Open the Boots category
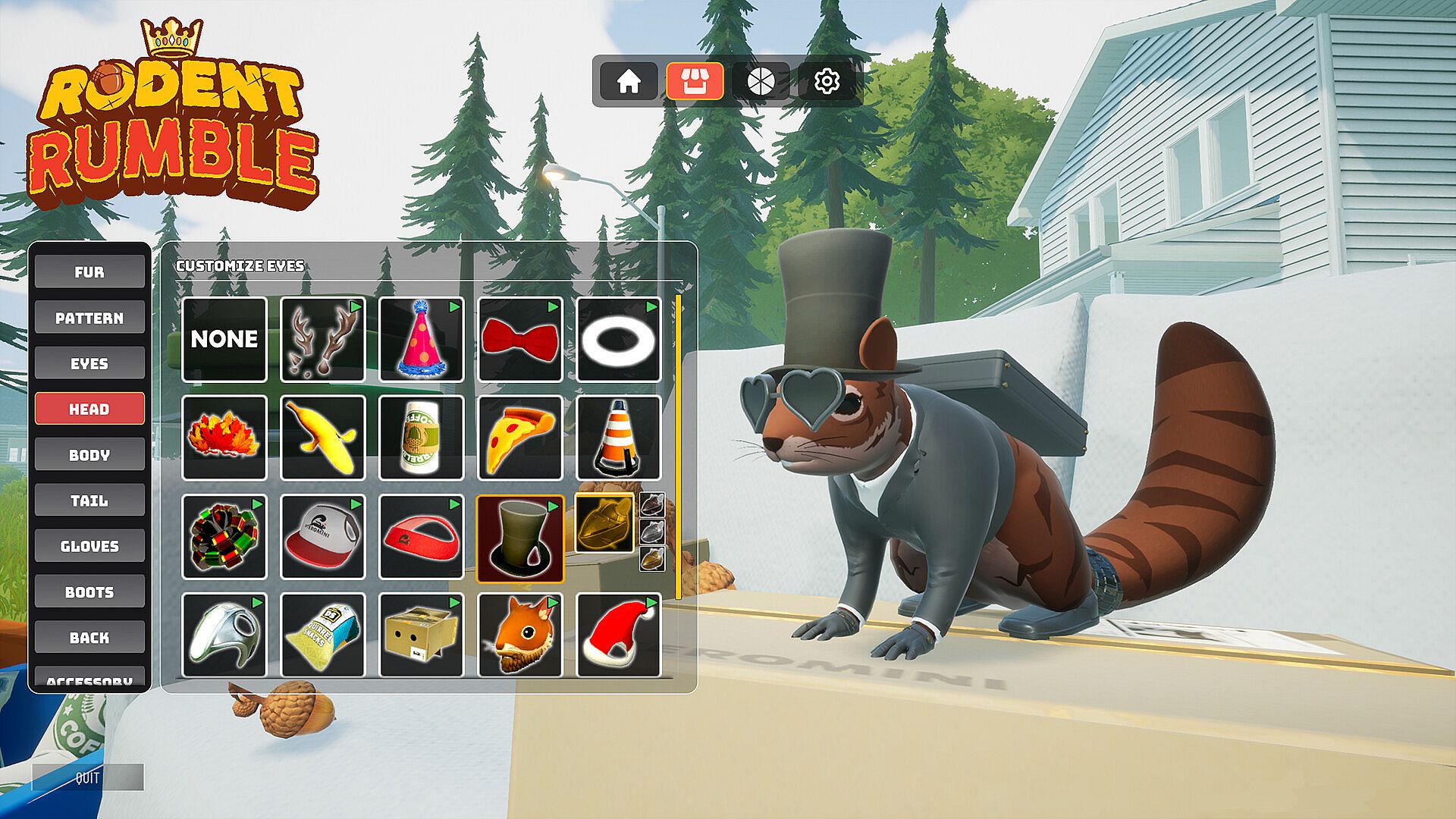Image resolution: width=1456 pixels, height=819 pixels. click(89, 592)
